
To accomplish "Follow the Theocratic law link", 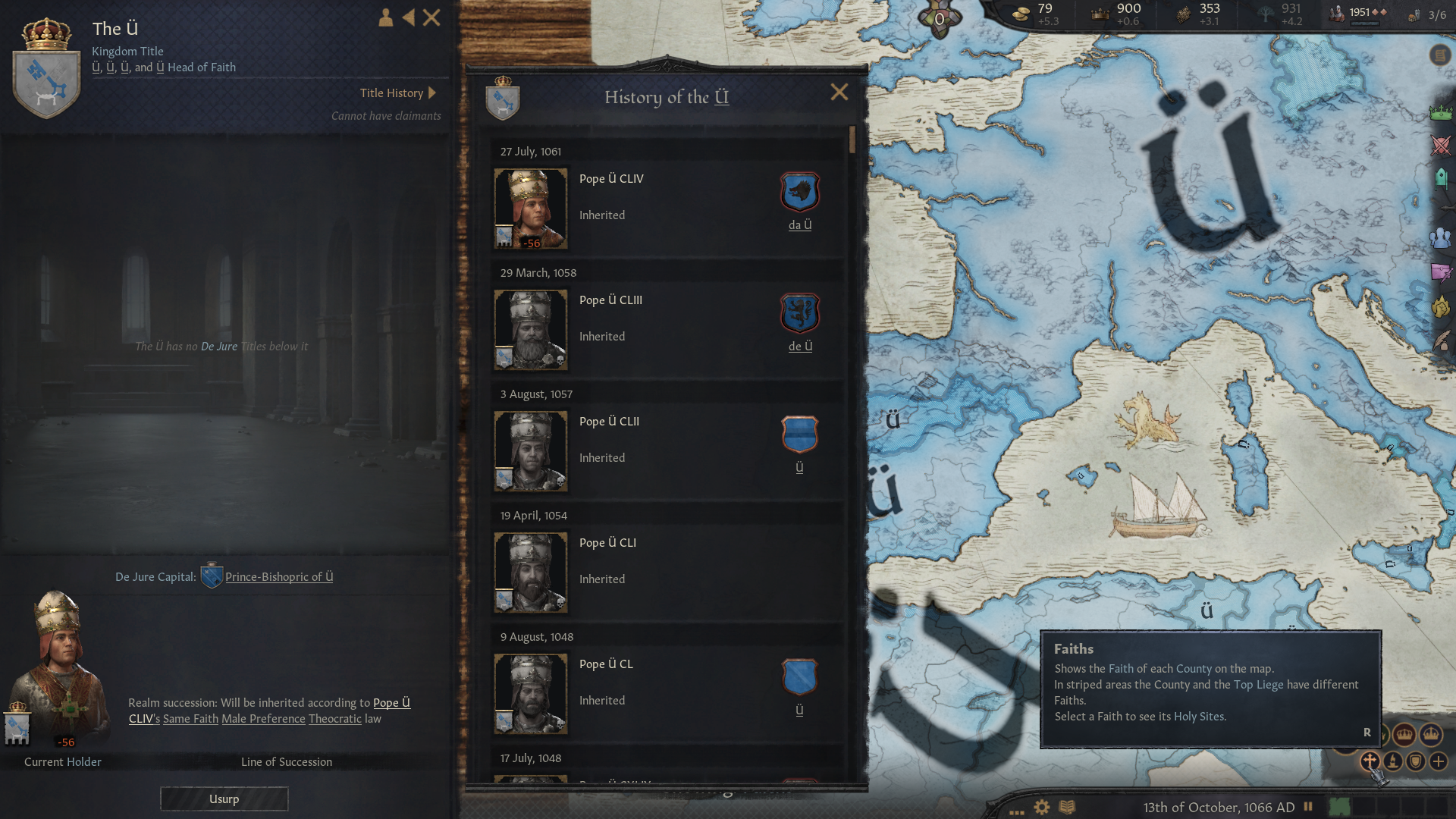I will (x=334, y=719).
